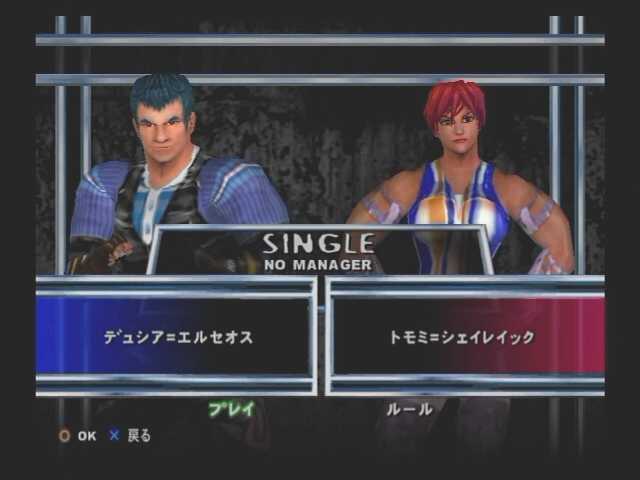
Task: Select the プレイ (Play) option
Action: point(232,409)
